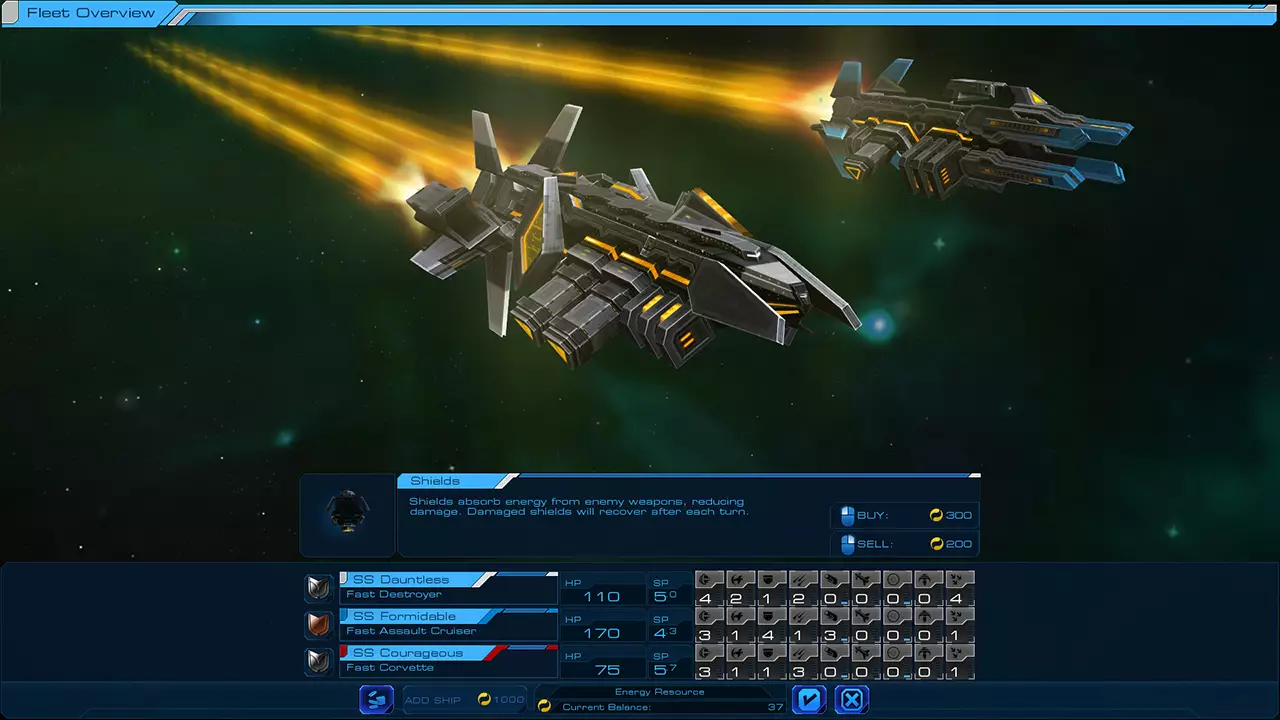The image size is (1280, 720).
Task: Select the targeting system icon for SS Dauntless
Action: 895,580
